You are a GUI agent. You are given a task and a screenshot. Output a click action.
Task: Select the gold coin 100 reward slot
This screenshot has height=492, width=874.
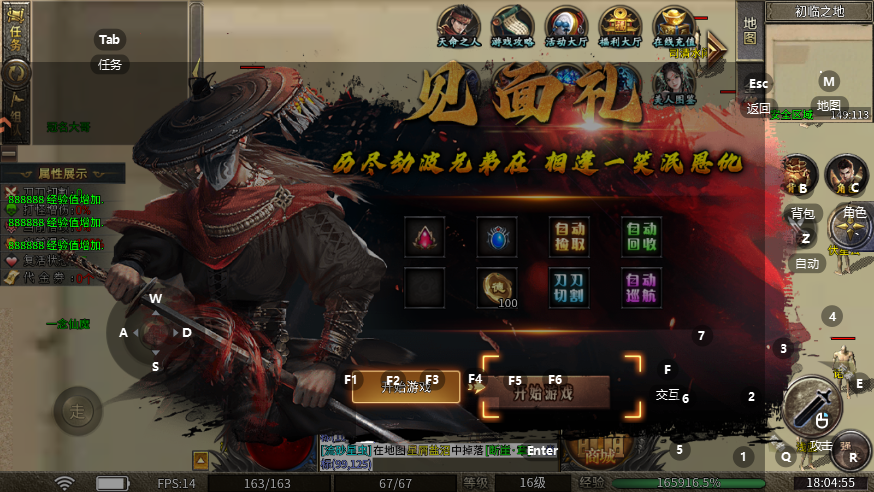(496, 287)
